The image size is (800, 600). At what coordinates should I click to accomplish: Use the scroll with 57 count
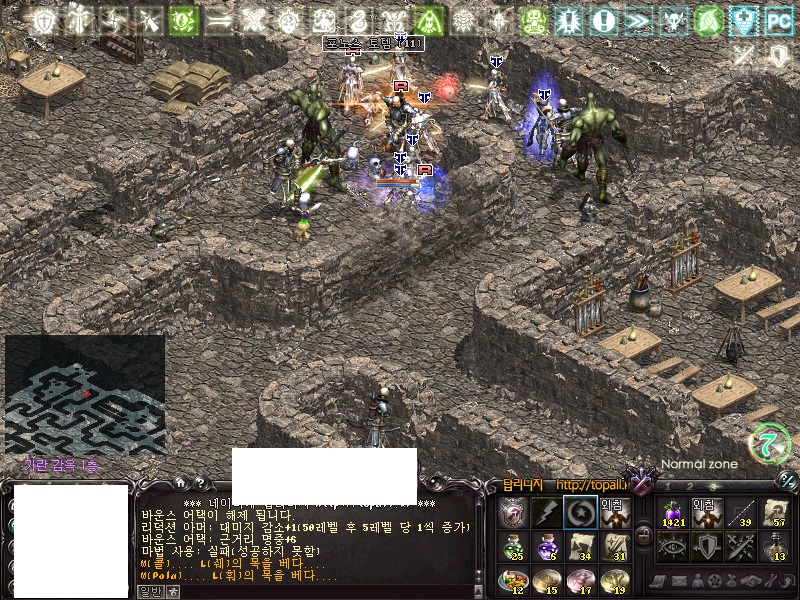(x=774, y=512)
